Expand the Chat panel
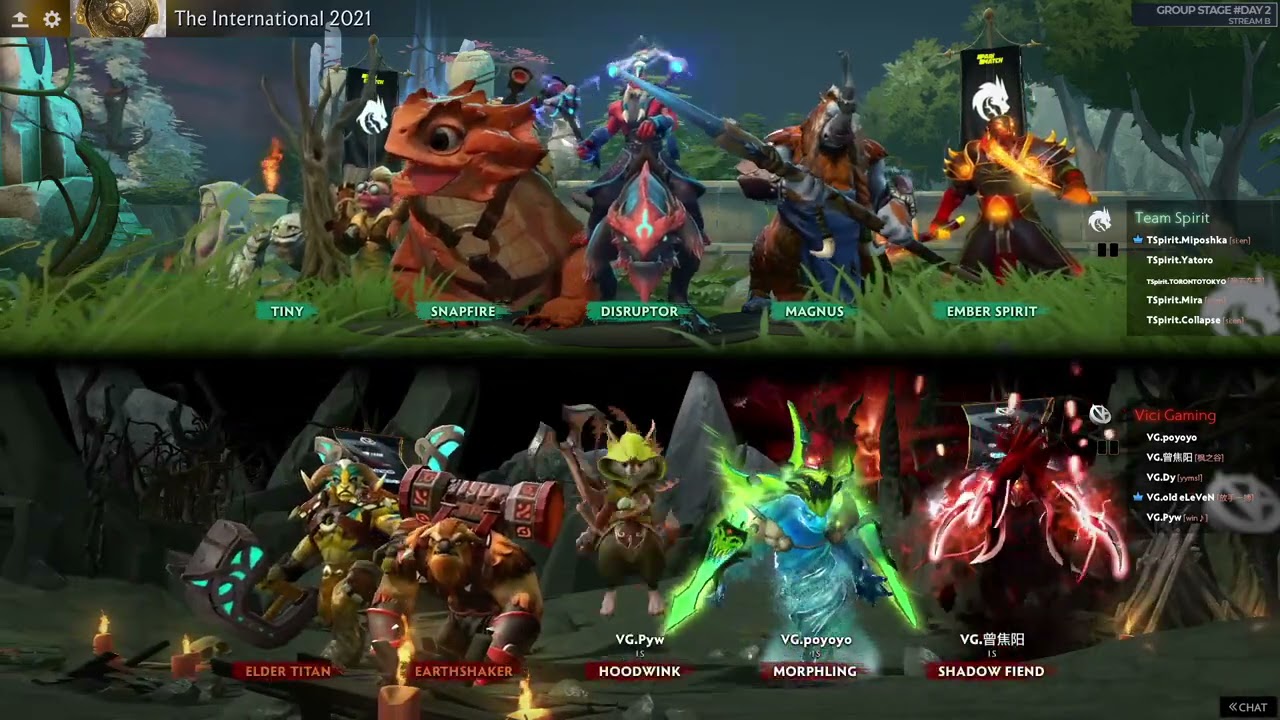1280x720 pixels. pyautogui.click(x=1248, y=707)
